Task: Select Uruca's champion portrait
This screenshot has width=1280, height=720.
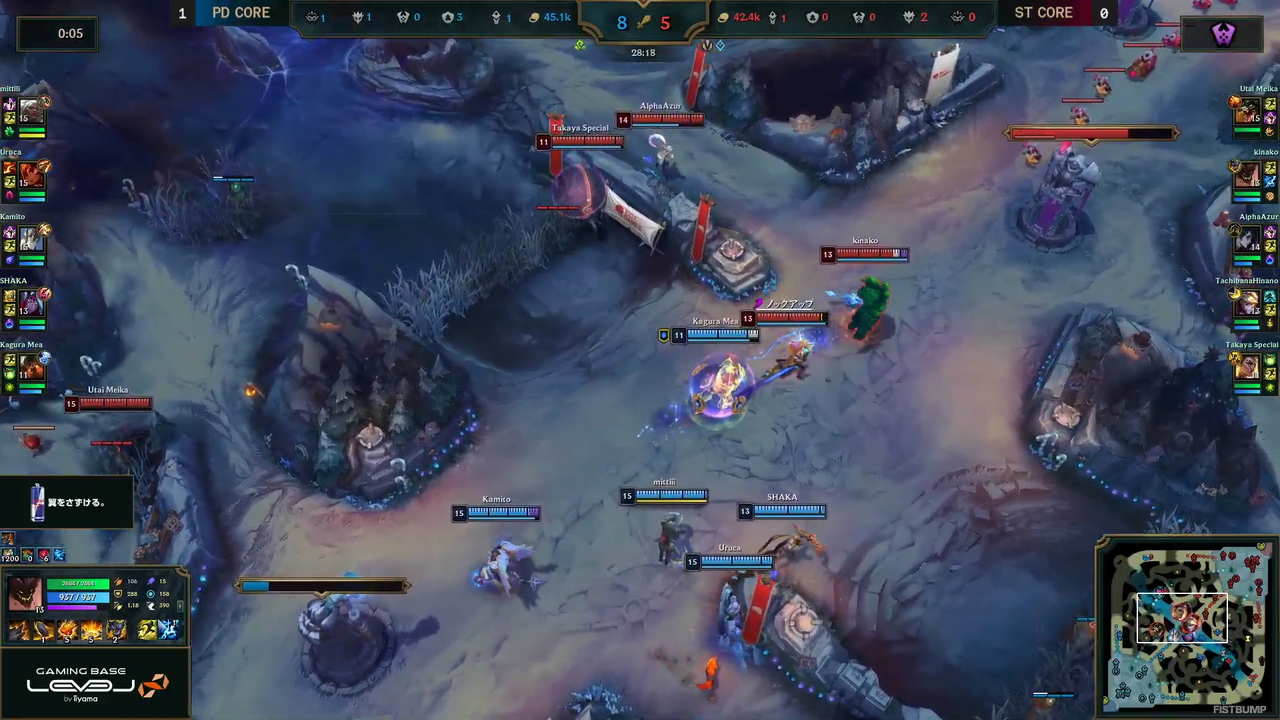Action: tap(31, 175)
